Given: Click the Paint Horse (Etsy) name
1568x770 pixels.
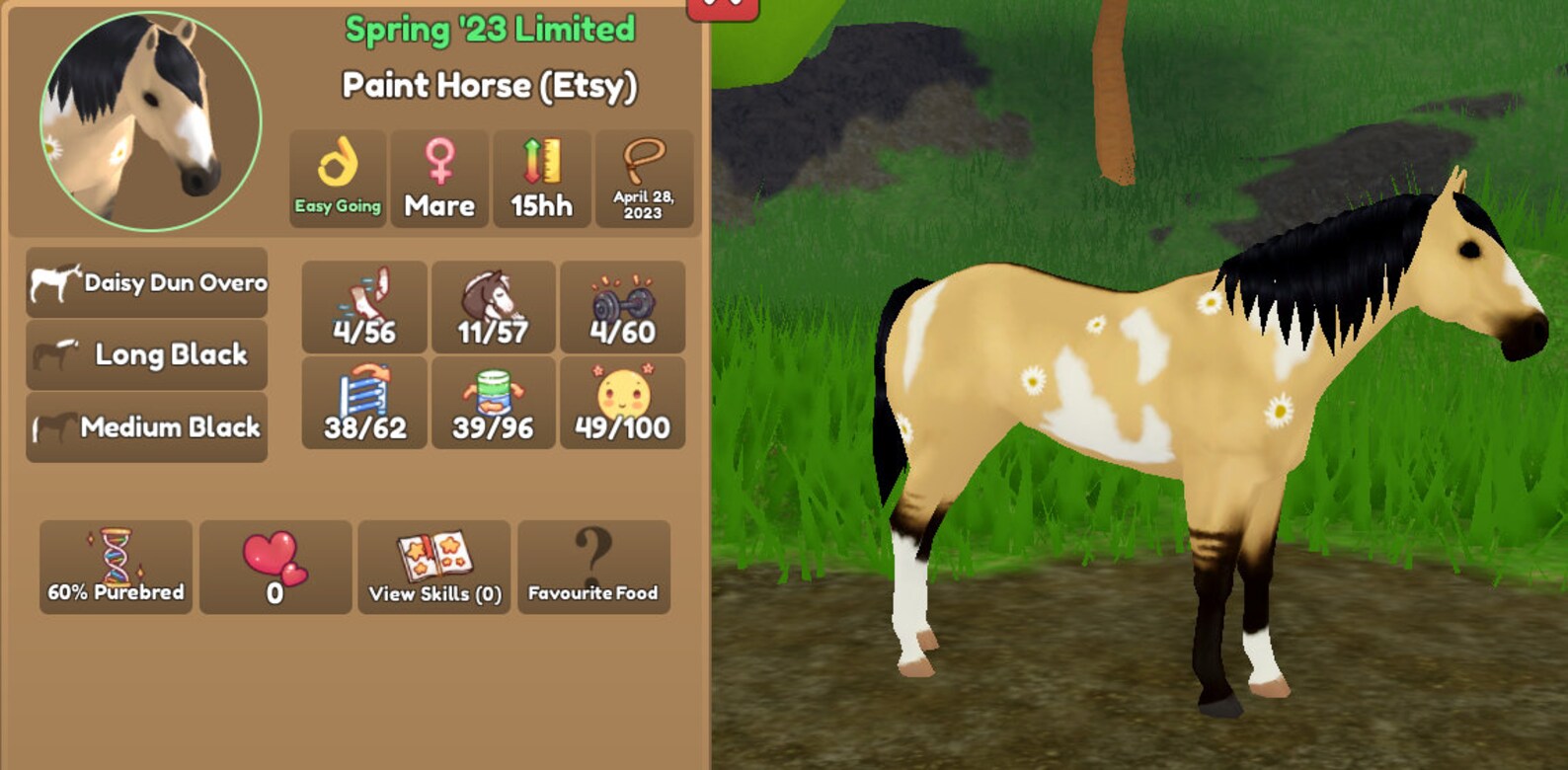Looking at the screenshot, I should [x=491, y=86].
